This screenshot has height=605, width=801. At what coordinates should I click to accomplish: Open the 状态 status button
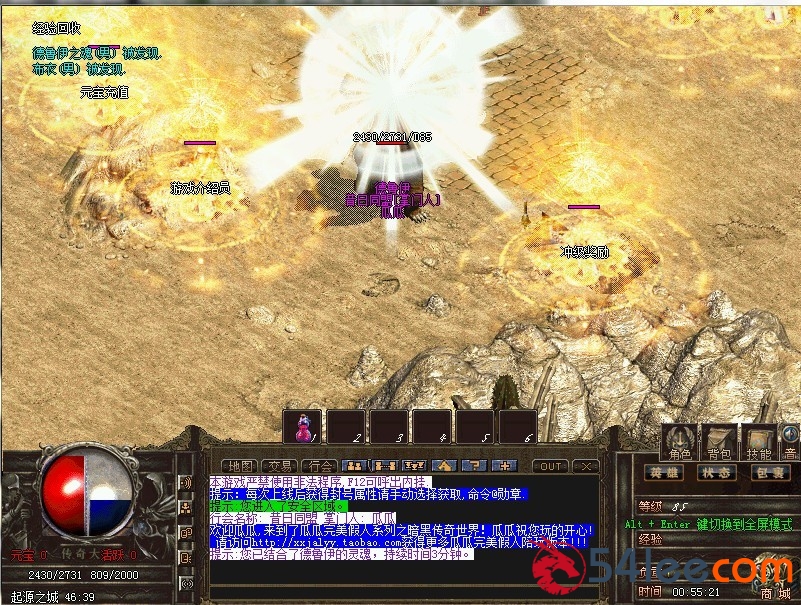[x=716, y=472]
